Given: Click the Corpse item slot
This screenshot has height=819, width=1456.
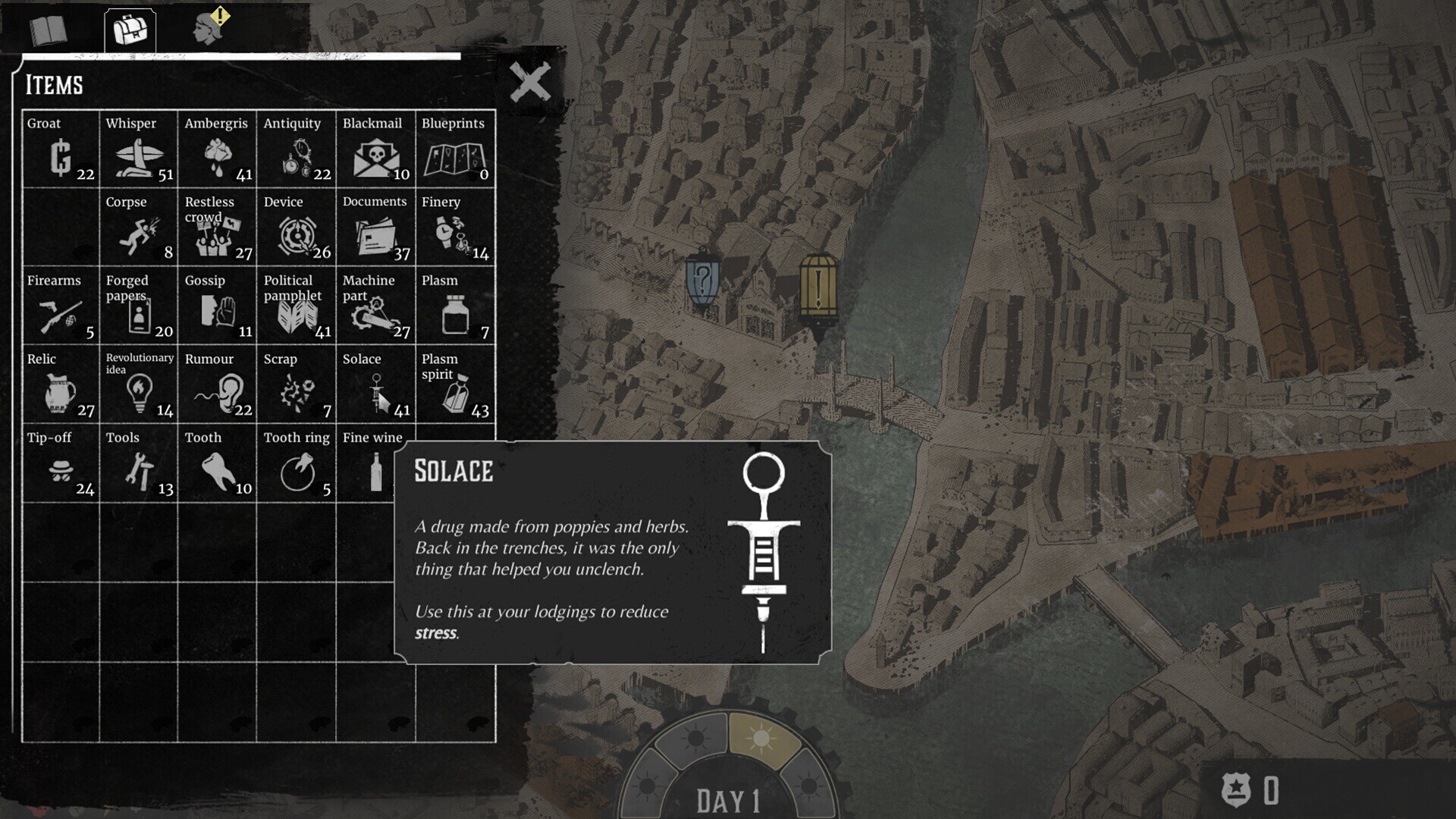Looking at the screenshot, I should tap(139, 227).
